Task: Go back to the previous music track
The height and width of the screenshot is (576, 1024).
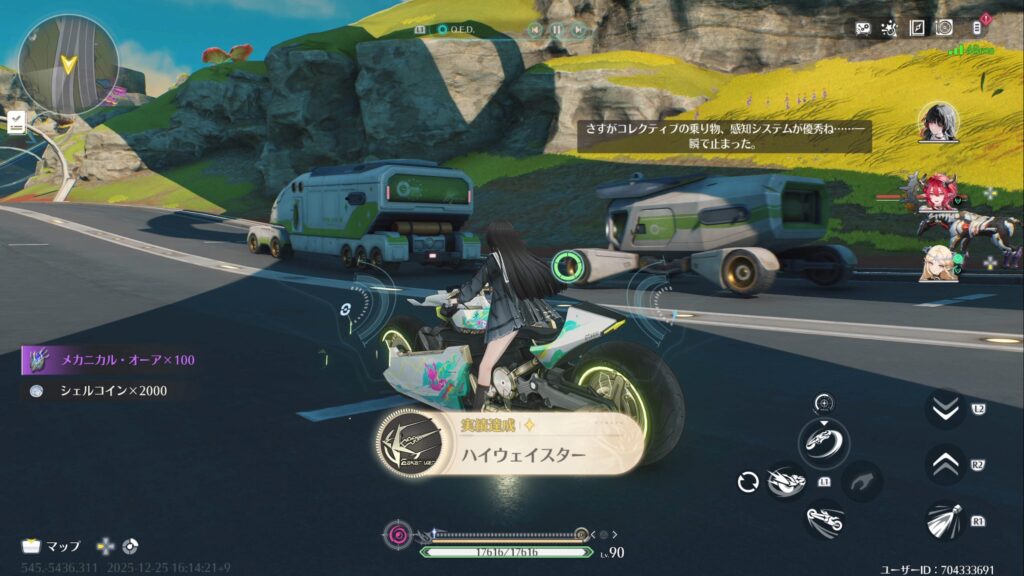Action: coord(534,30)
